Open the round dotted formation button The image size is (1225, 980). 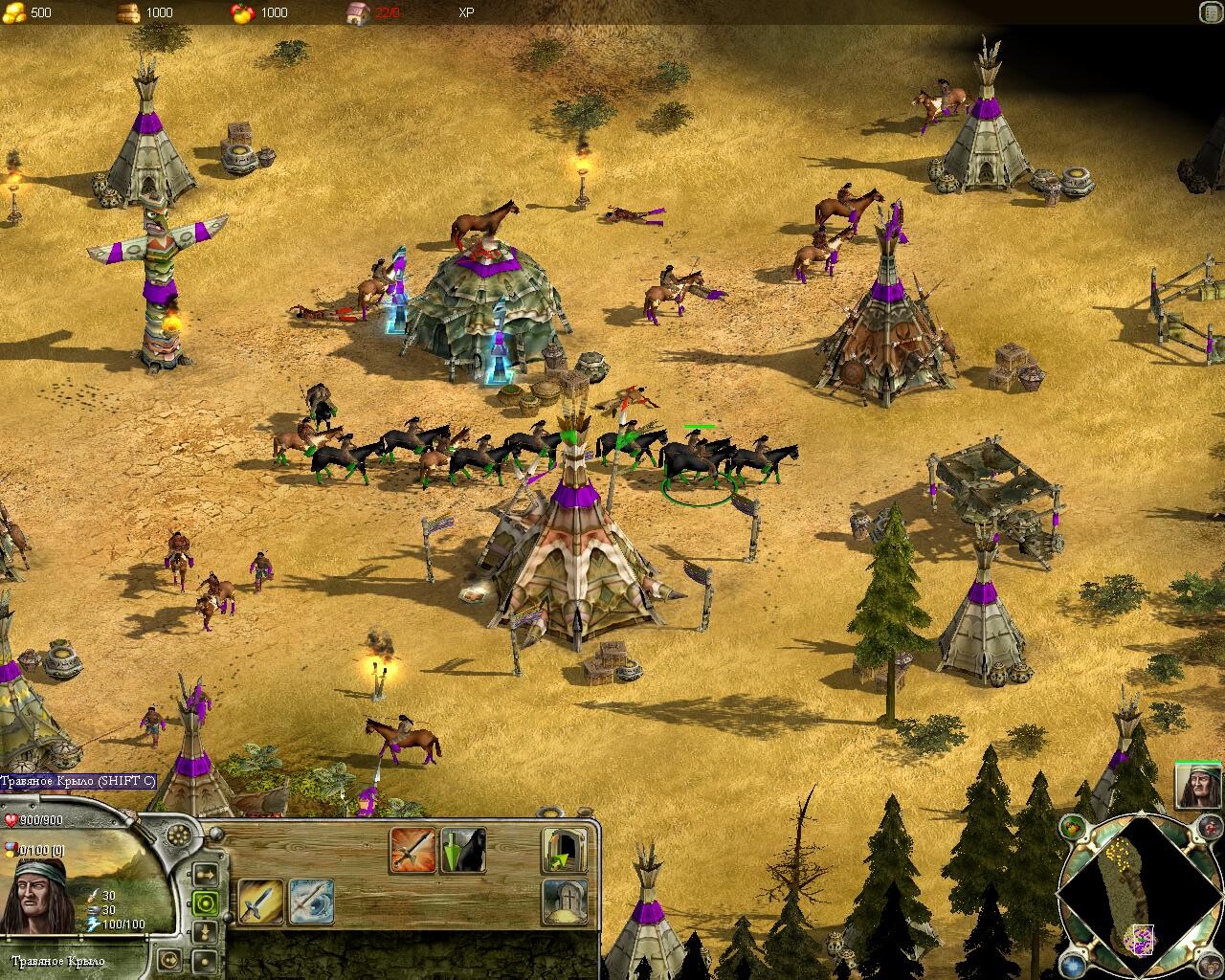pos(178,835)
